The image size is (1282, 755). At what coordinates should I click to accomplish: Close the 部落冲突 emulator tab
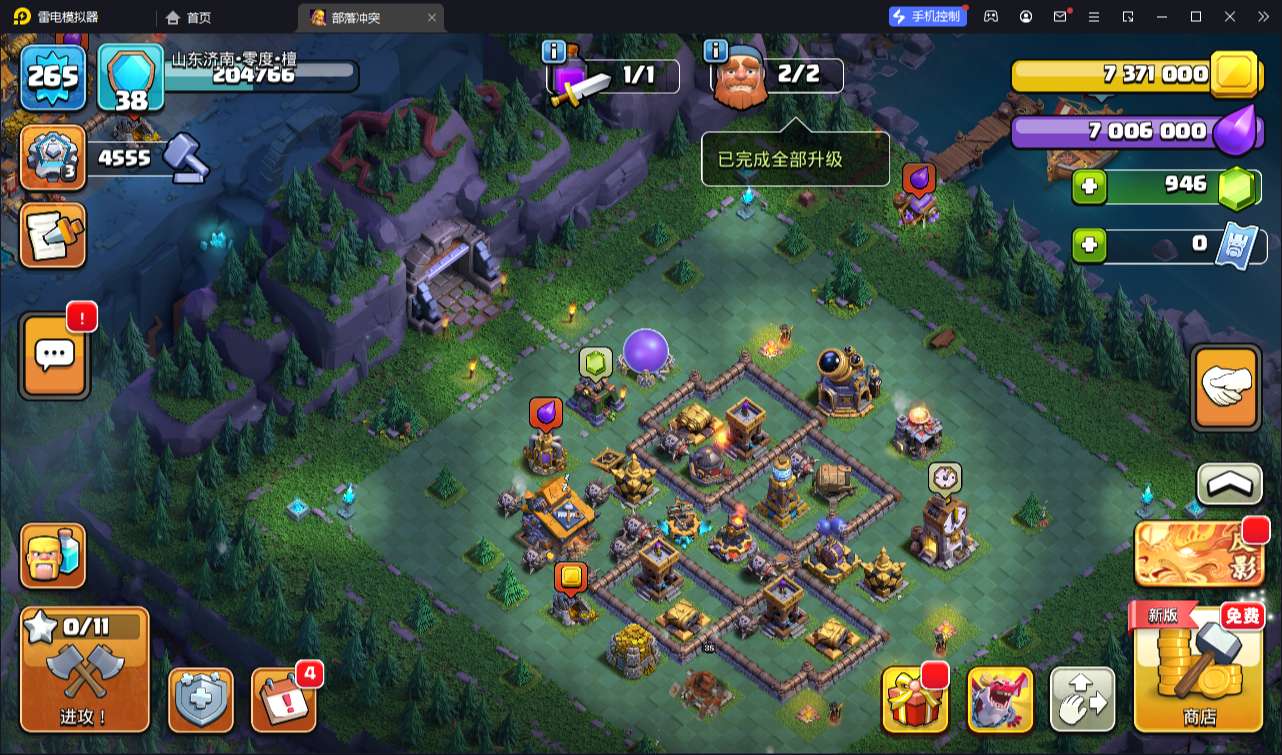point(432,17)
